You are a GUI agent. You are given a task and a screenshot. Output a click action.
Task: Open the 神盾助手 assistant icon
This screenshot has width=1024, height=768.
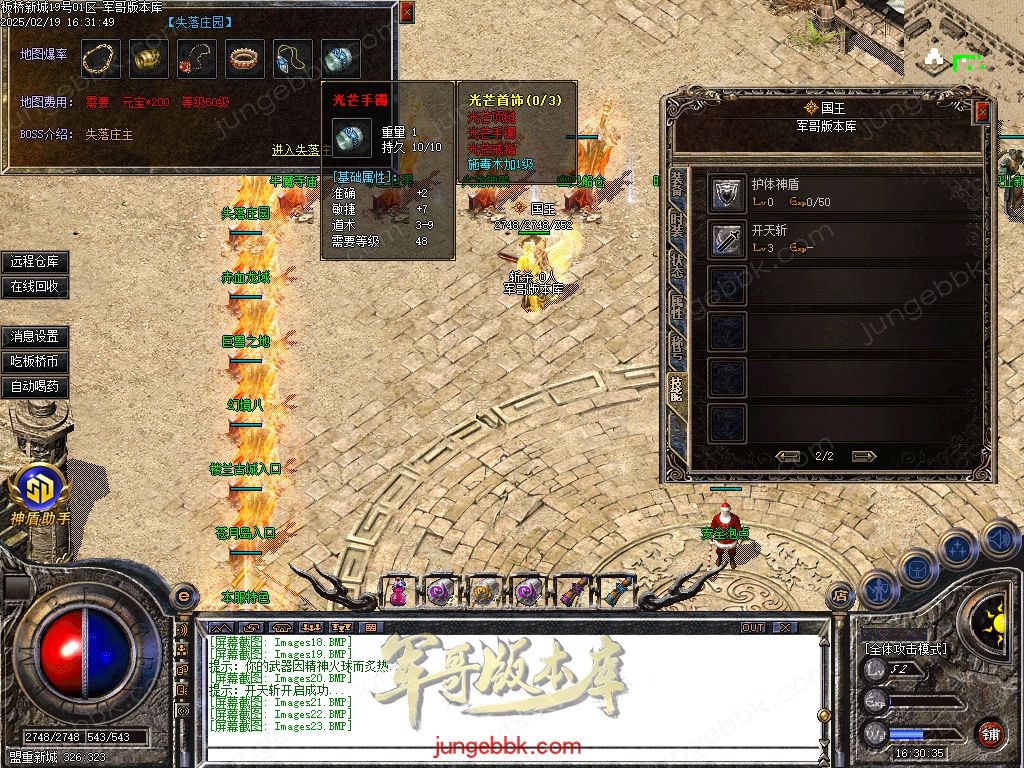(40, 490)
